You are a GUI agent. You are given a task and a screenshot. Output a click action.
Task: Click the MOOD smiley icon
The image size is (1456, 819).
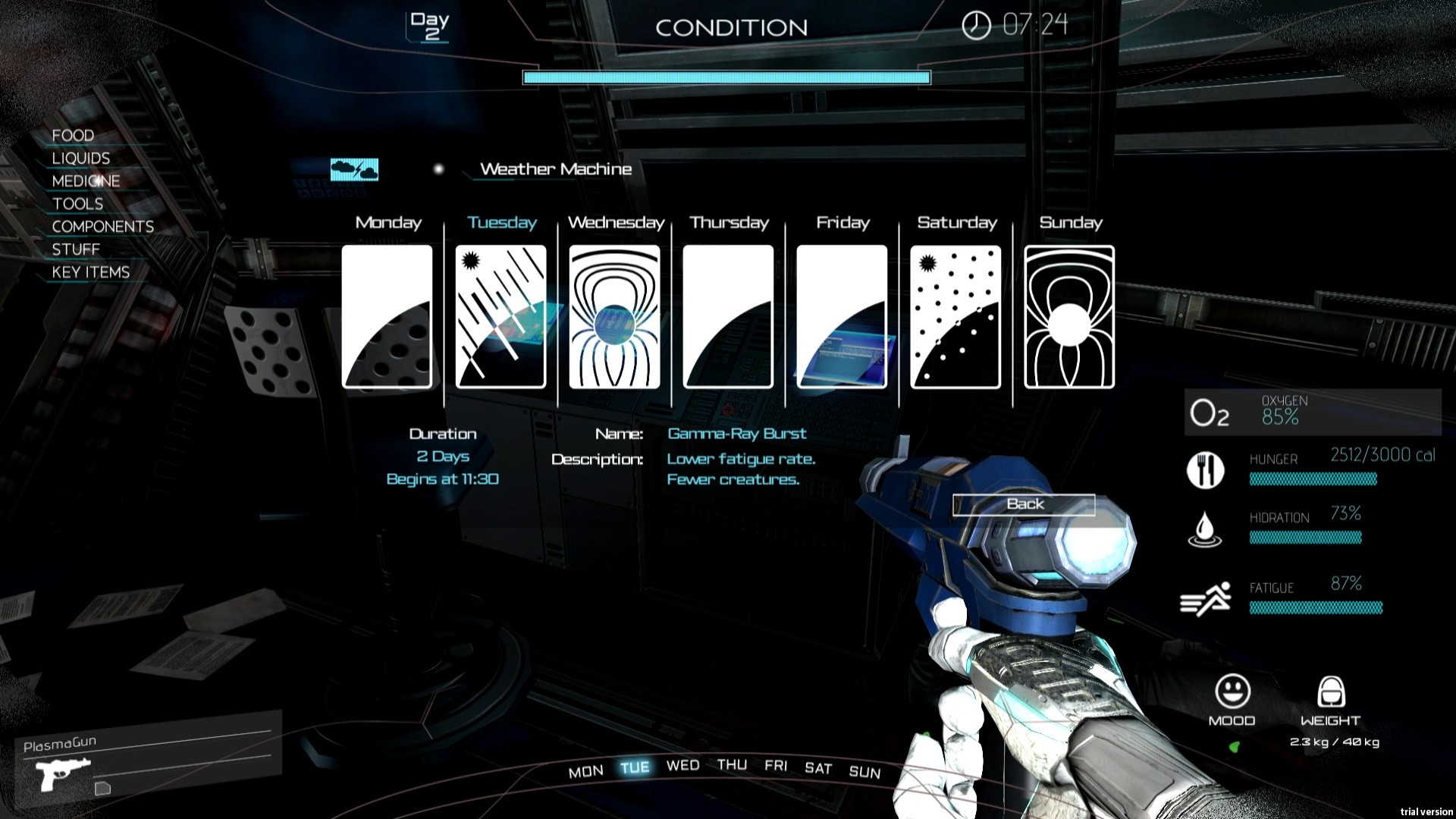[x=1232, y=691]
